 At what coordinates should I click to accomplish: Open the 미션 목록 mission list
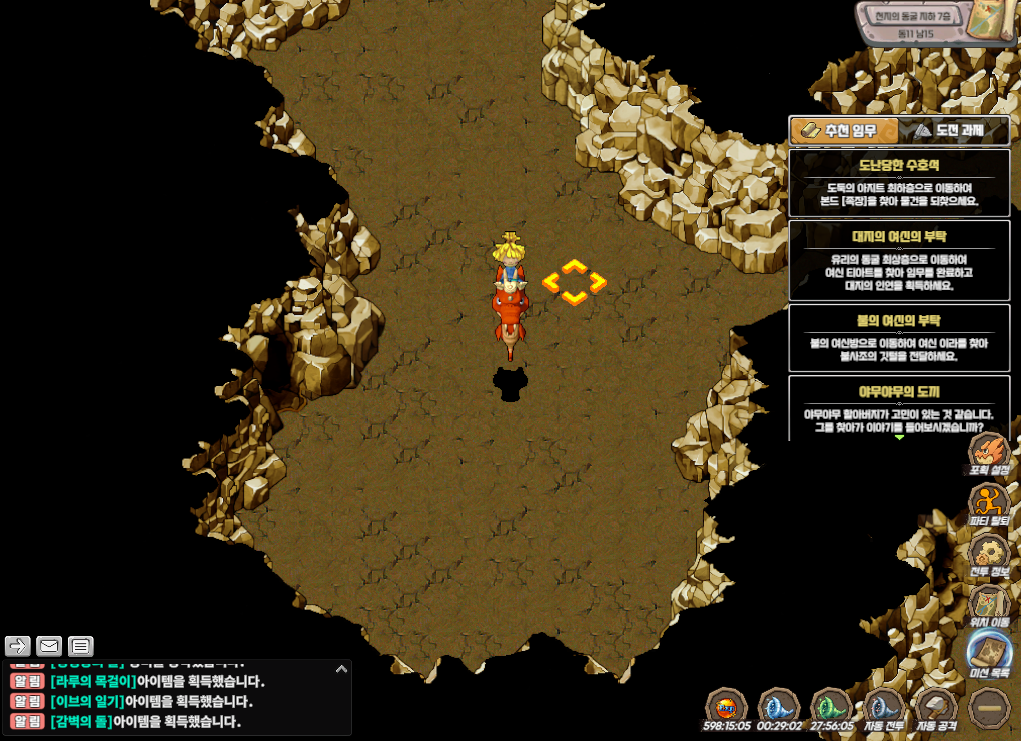pyautogui.click(x=989, y=655)
